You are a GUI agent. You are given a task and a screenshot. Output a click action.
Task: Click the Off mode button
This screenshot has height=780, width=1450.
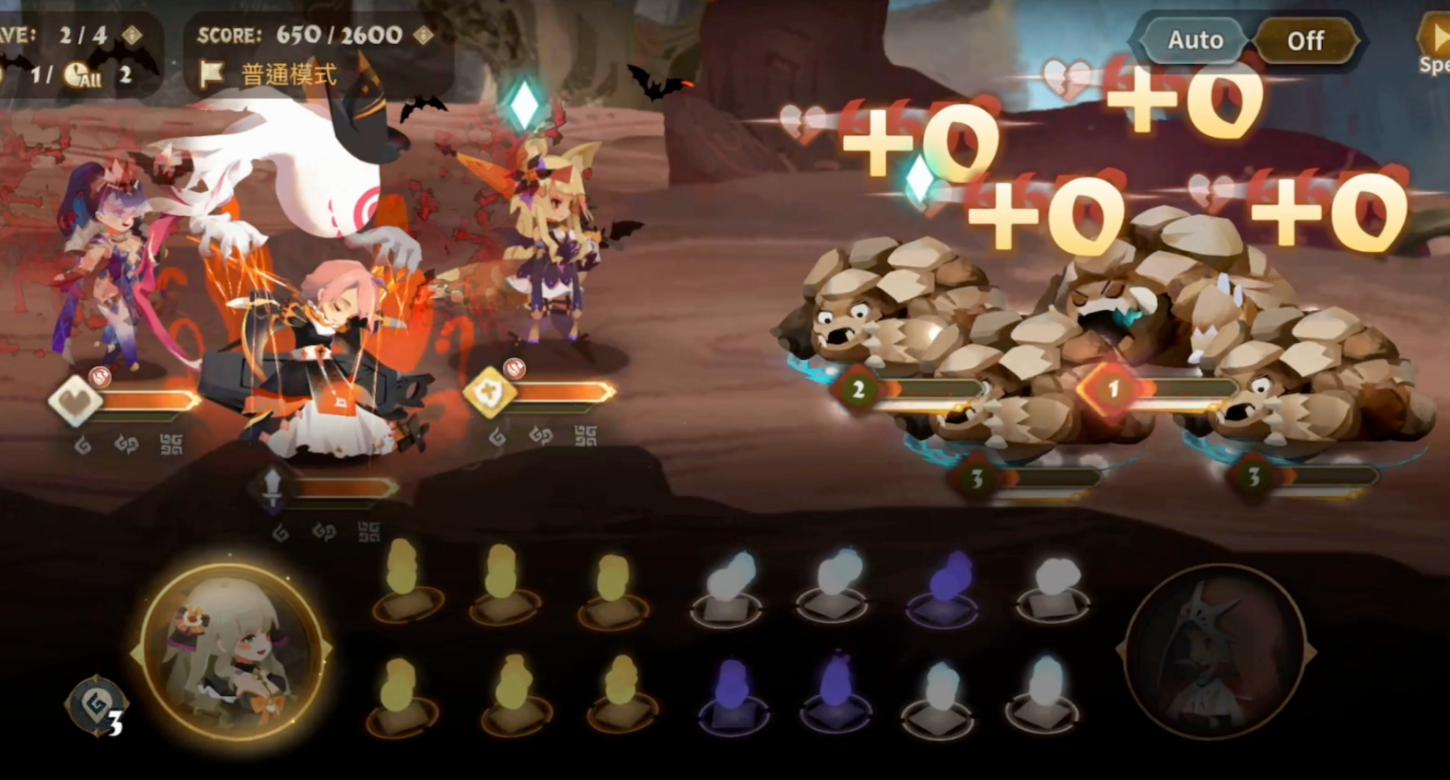pyautogui.click(x=1305, y=41)
